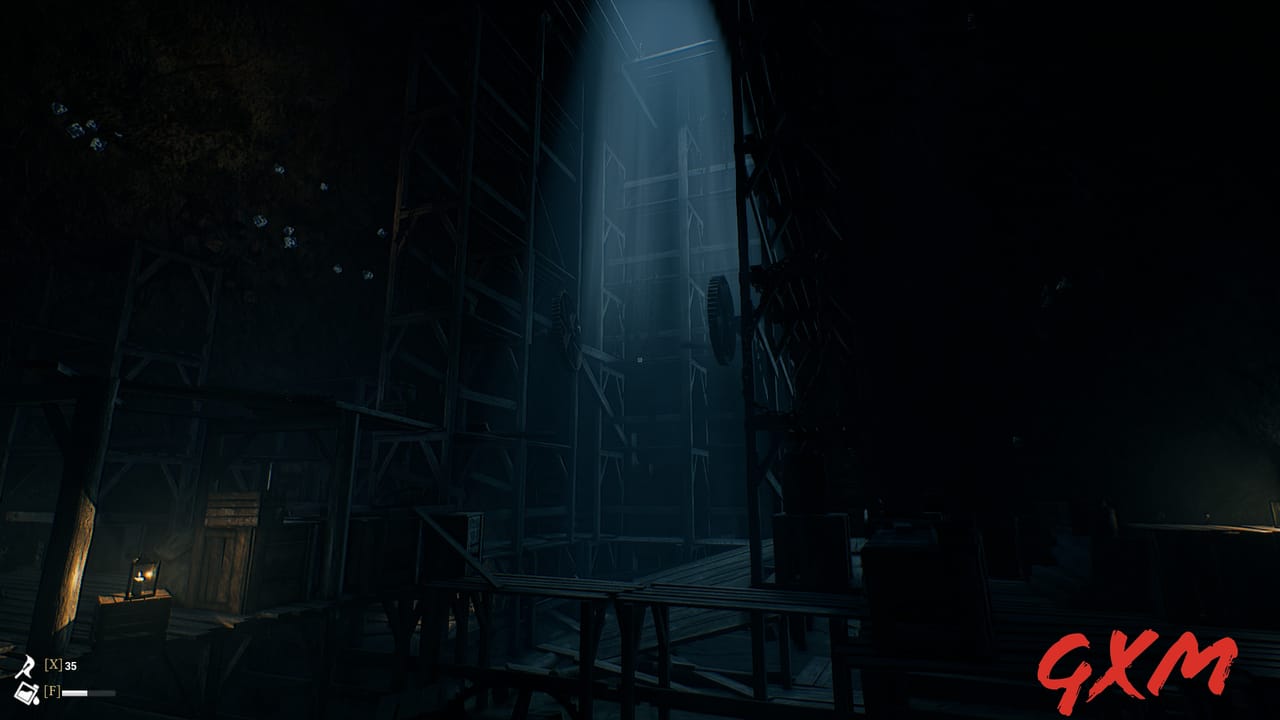This screenshot has width=1280, height=720.
Task: Select the pickaxe icon in the HUD
Action: tap(24, 666)
